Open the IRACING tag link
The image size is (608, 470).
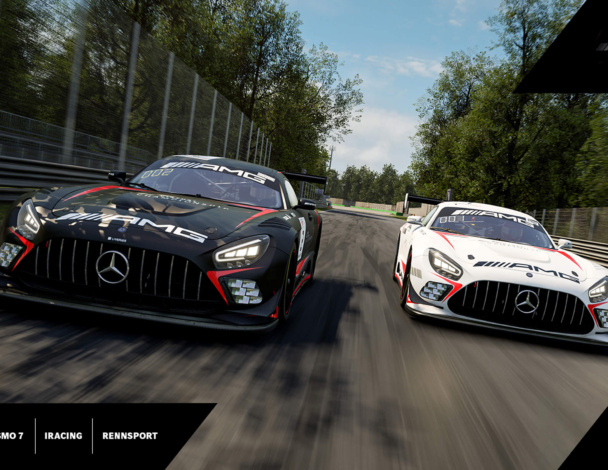(x=63, y=436)
